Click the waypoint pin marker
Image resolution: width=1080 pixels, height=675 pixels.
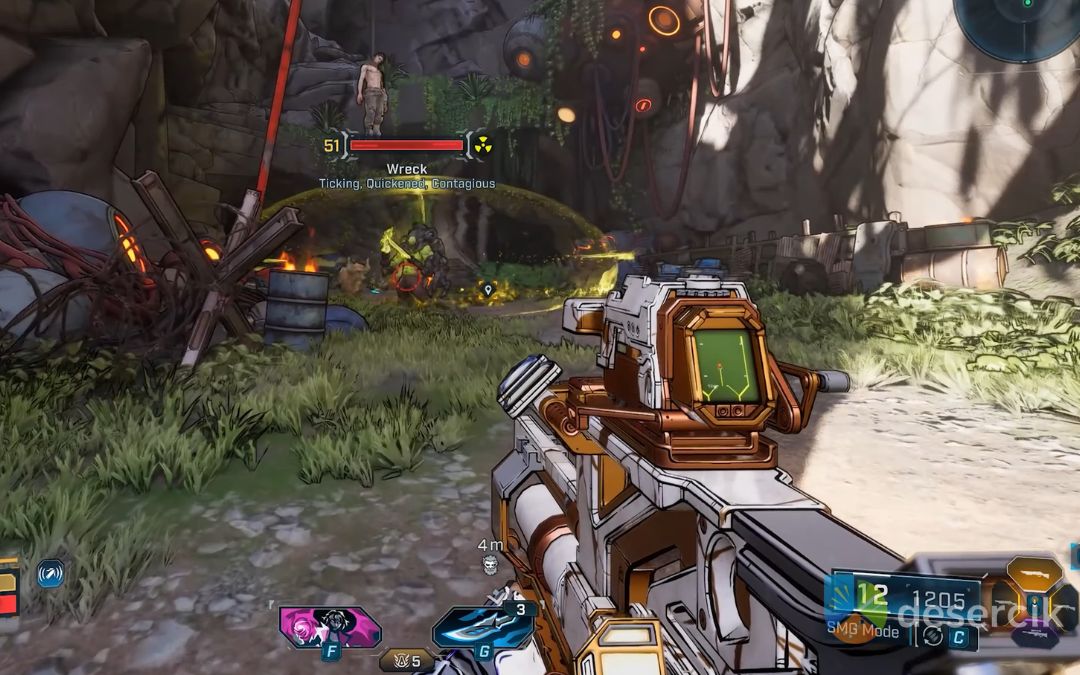click(x=488, y=290)
